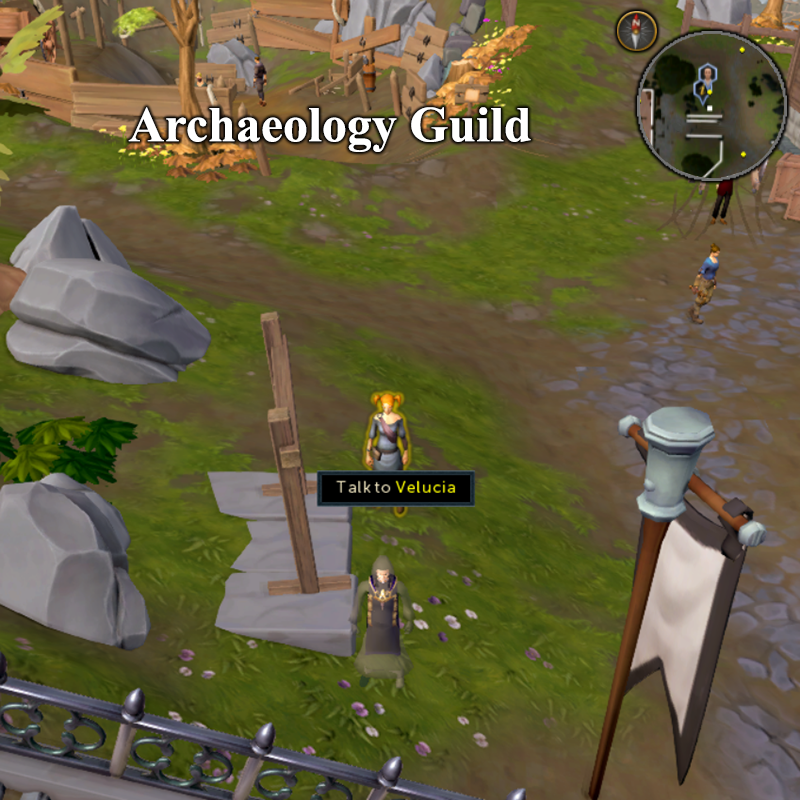Select the NPC portrait marker on the minimap
The width and height of the screenshot is (800, 800).
tap(707, 74)
